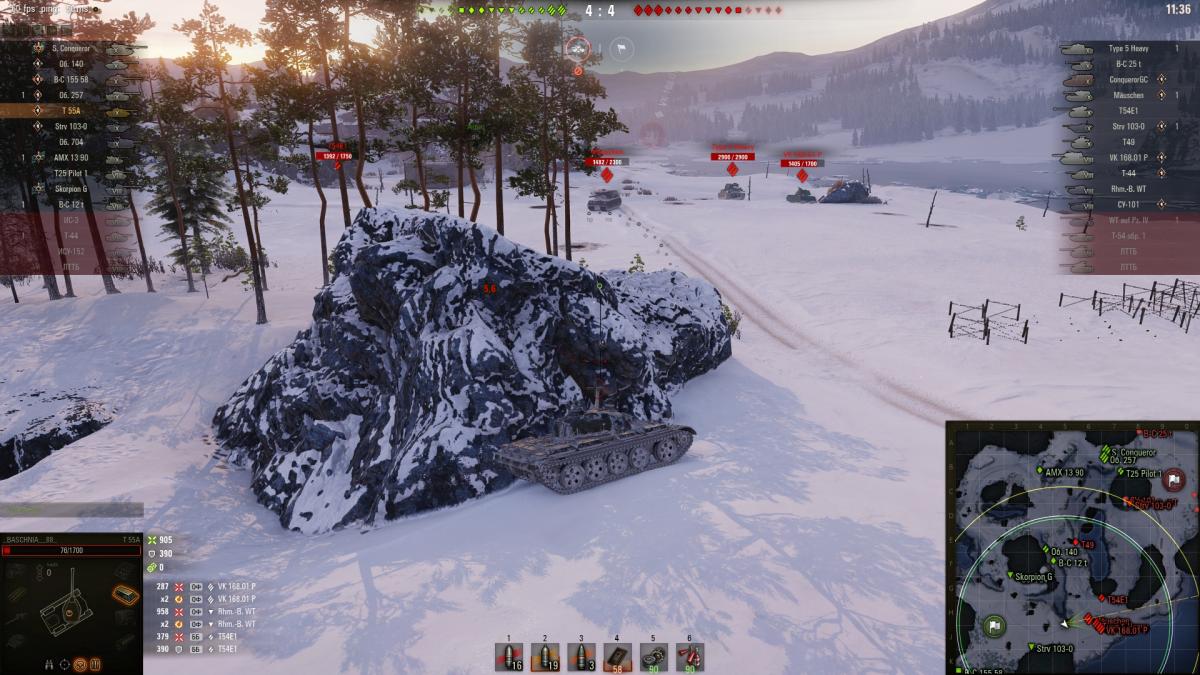Select shell type in slot 1
The image size is (1200, 675).
(510, 656)
